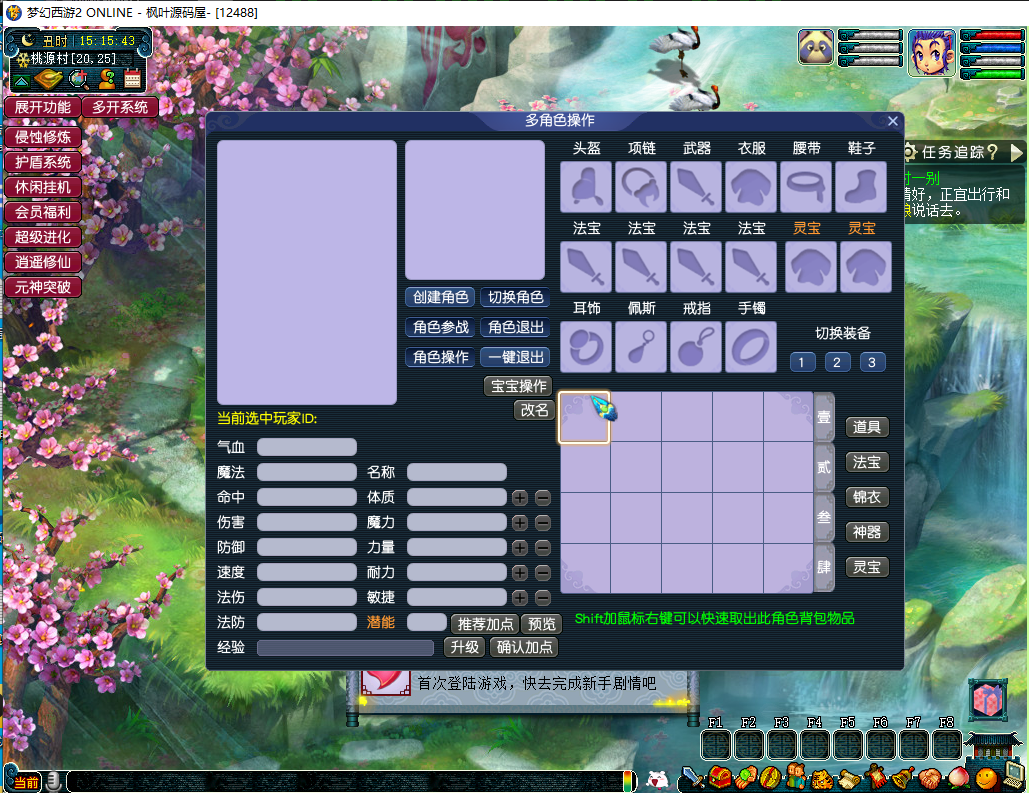Click the 升级 level-up button
Image resolution: width=1029 pixels, height=793 pixels.
[x=464, y=647]
